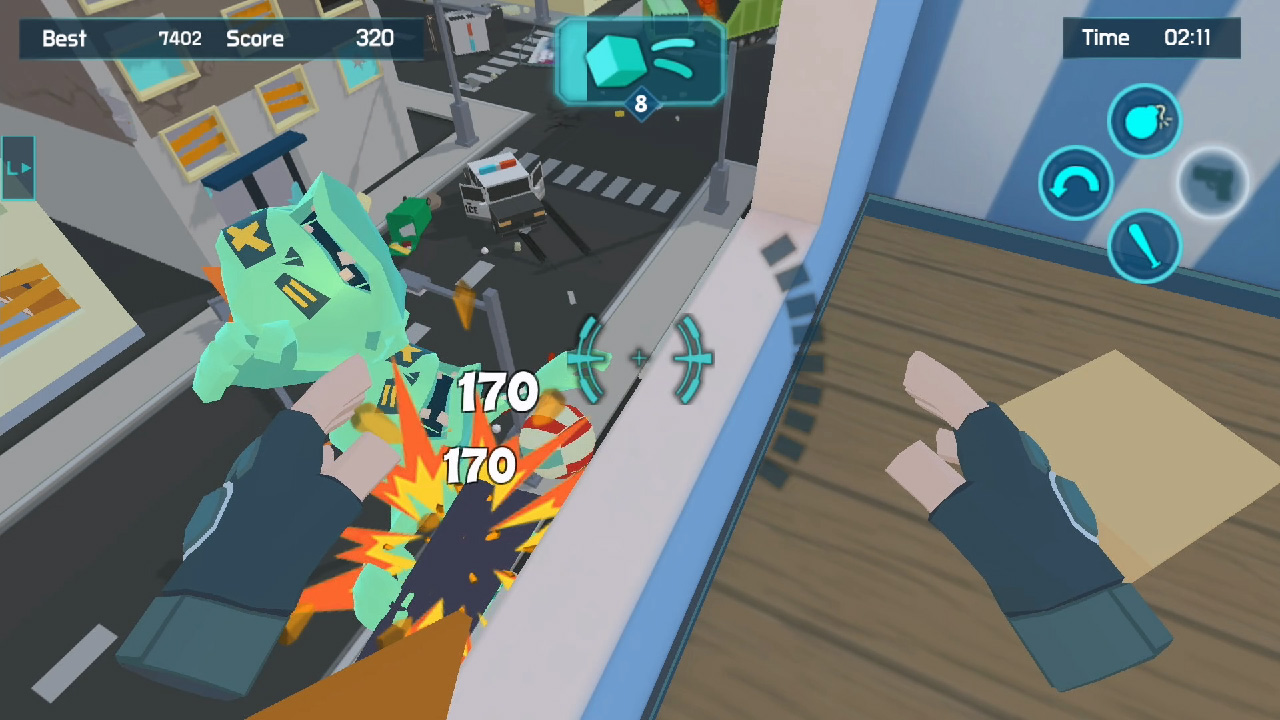Viewport: 1280px width, 720px height.
Task: Click the diamond ammo counter showing 8
Action: 641,105
